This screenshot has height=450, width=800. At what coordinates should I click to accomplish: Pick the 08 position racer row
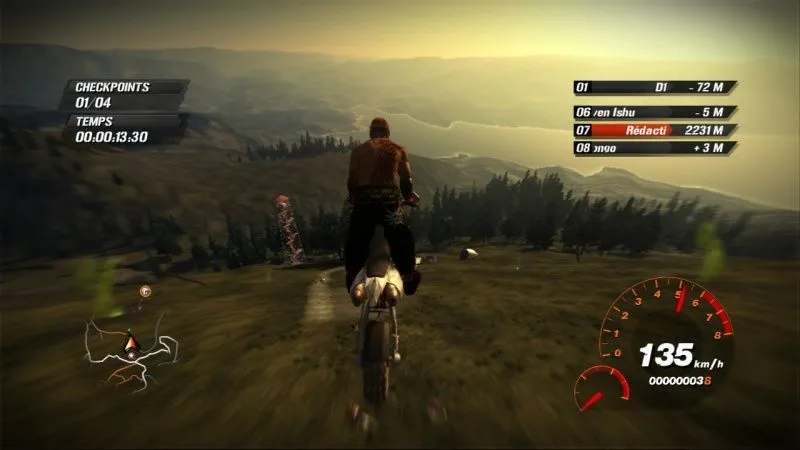point(655,148)
